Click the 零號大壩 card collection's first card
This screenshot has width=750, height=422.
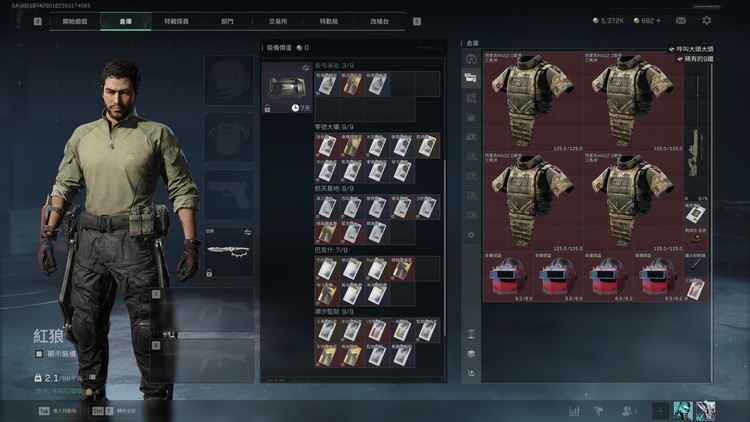pos(326,146)
